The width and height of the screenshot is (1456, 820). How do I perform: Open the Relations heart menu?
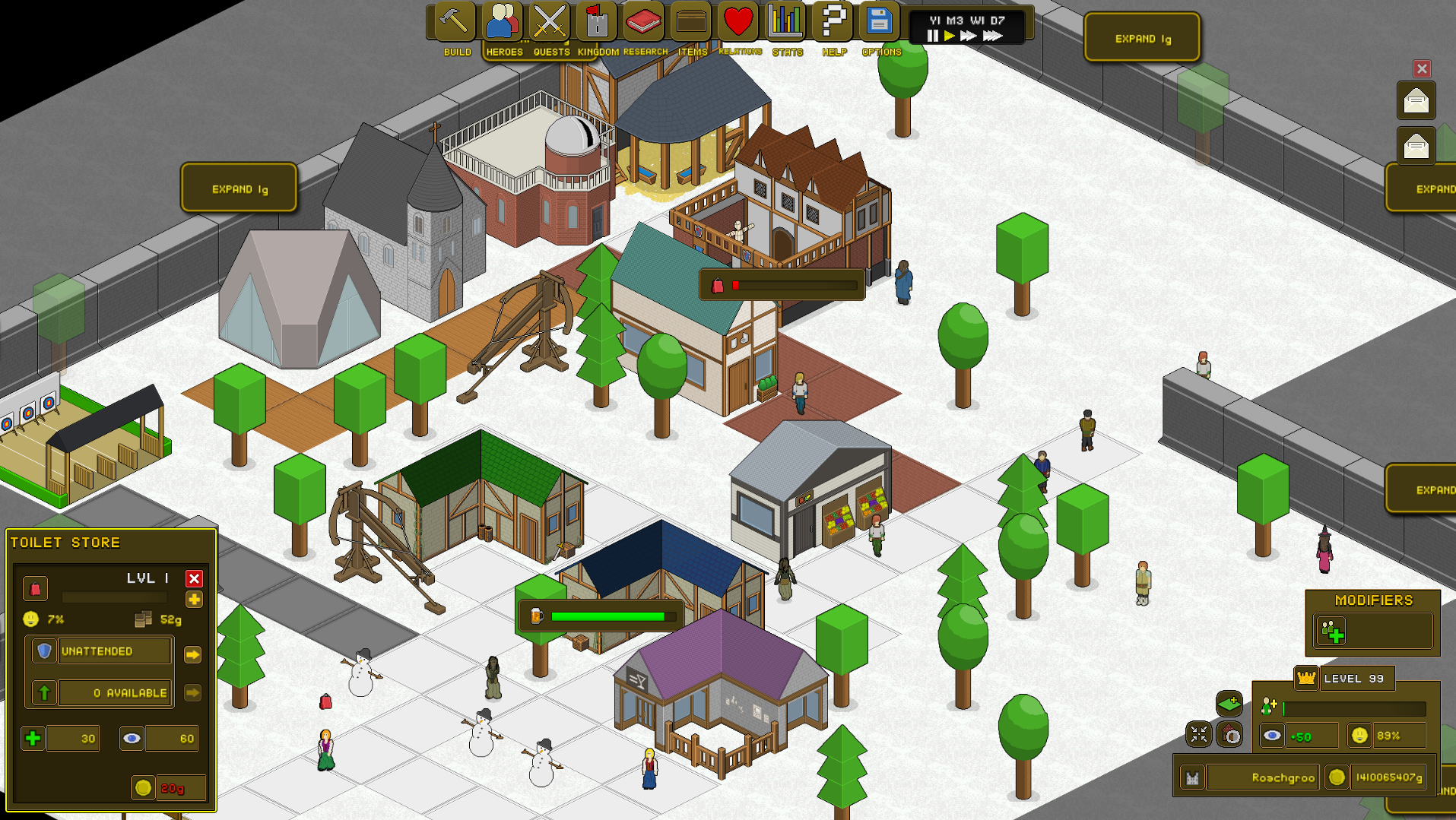pos(738,23)
